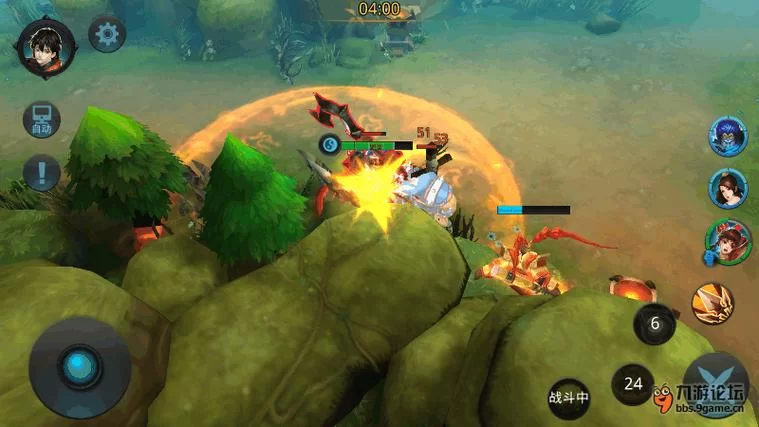Tap the skill showing cooldown 24
The width and height of the screenshot is (759, 427).
633,383
